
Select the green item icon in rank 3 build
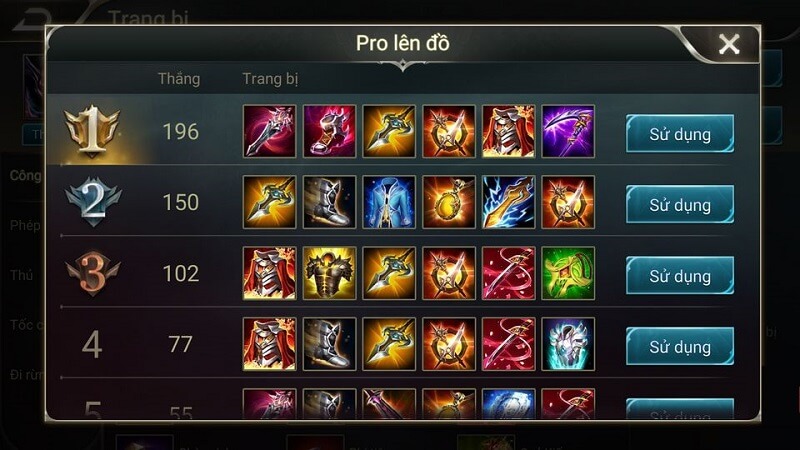tap(568, 274)
